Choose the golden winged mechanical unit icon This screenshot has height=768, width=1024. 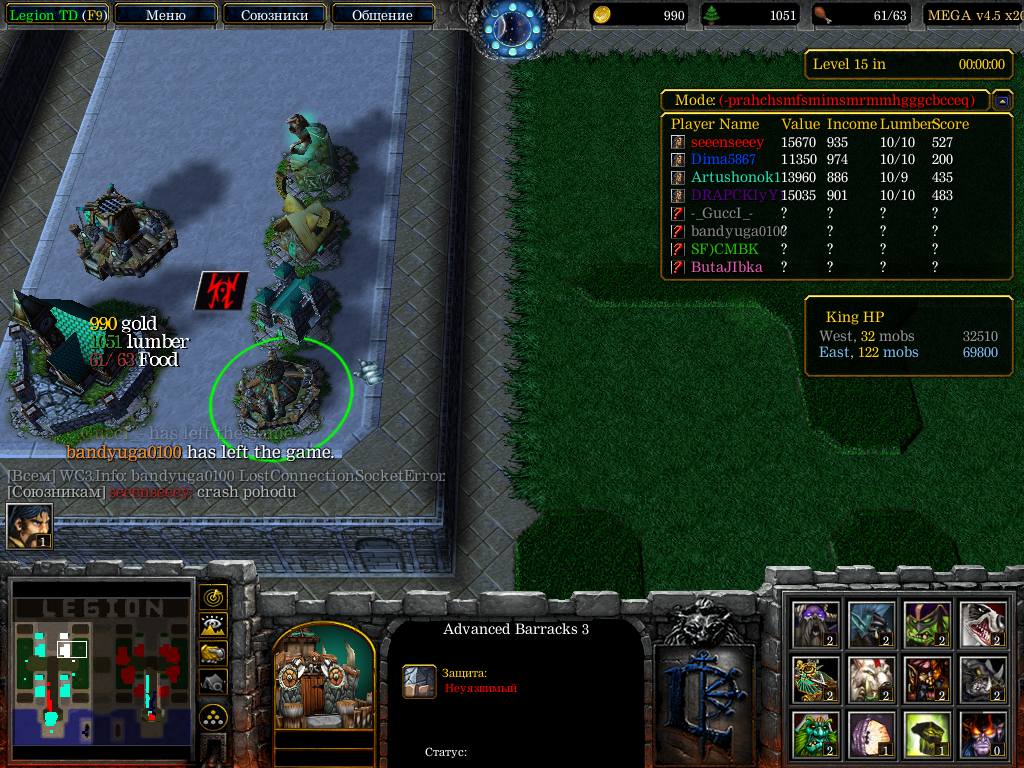pyautogui.click(x=814, y=680)
